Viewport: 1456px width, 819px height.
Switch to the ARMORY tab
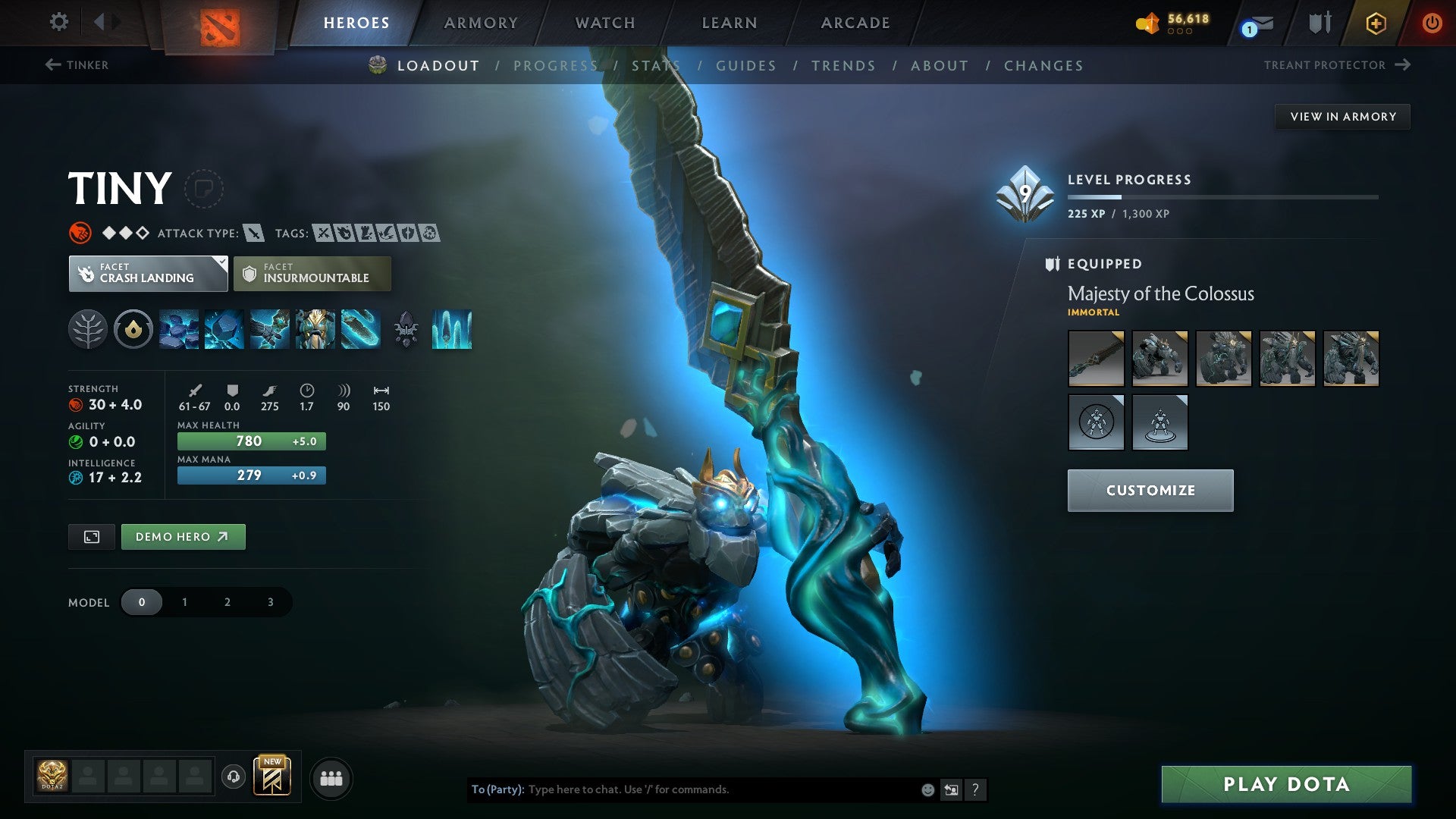pos(479,23)
